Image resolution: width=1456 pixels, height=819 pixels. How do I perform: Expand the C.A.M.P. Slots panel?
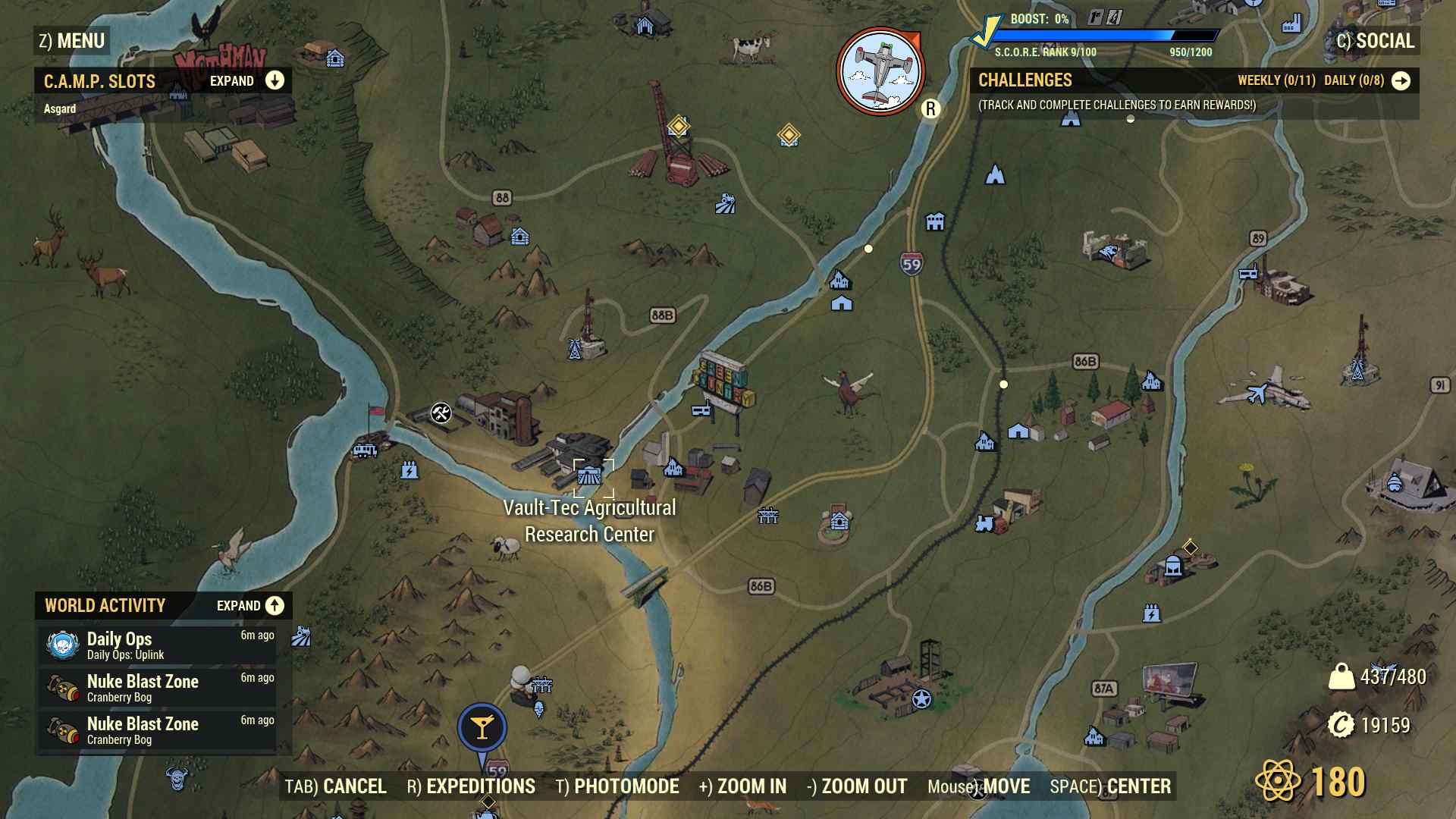pos(274,80)
